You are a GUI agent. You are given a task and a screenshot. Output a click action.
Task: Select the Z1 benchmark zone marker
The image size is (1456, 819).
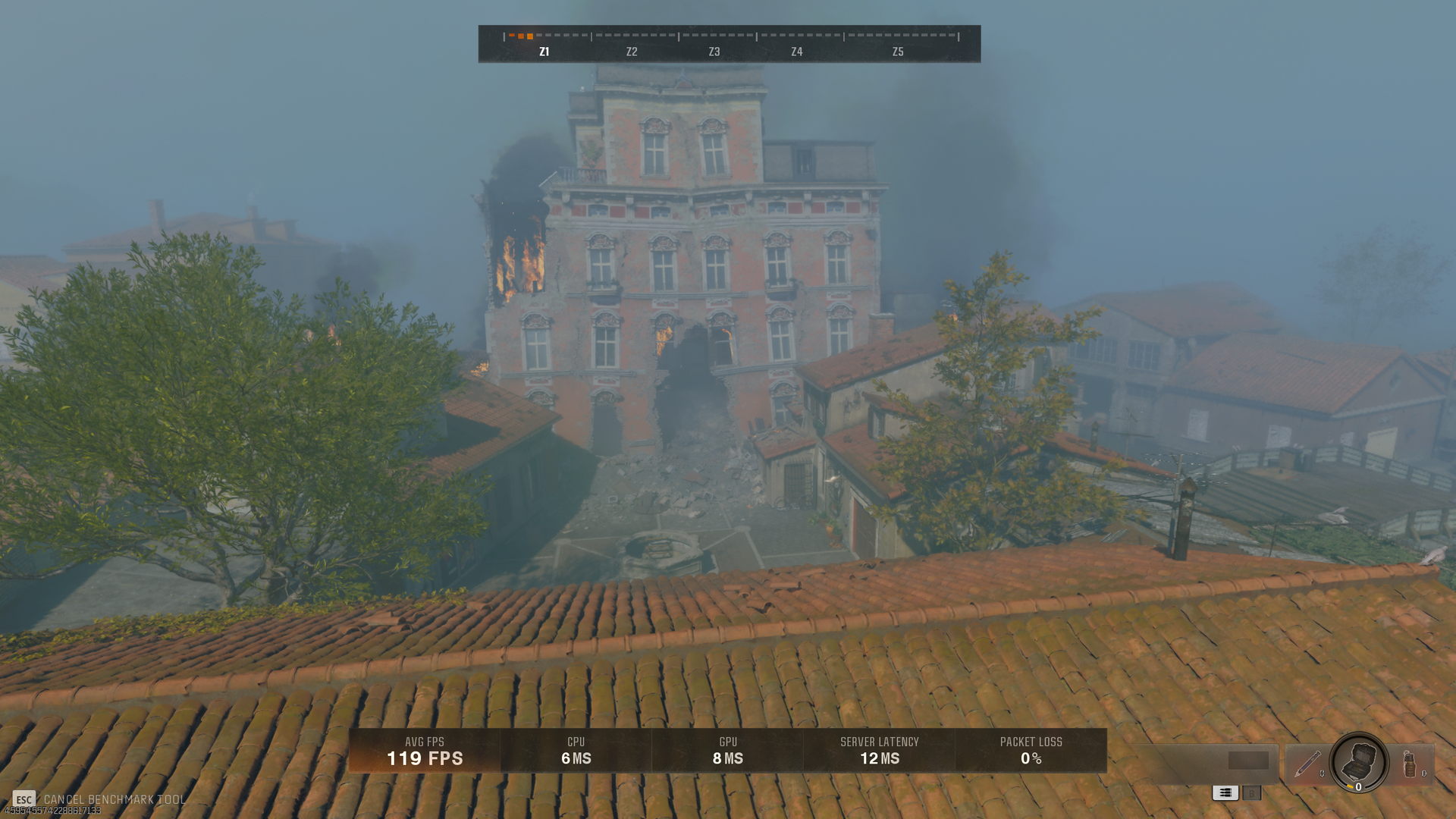[x=544, y=52]
